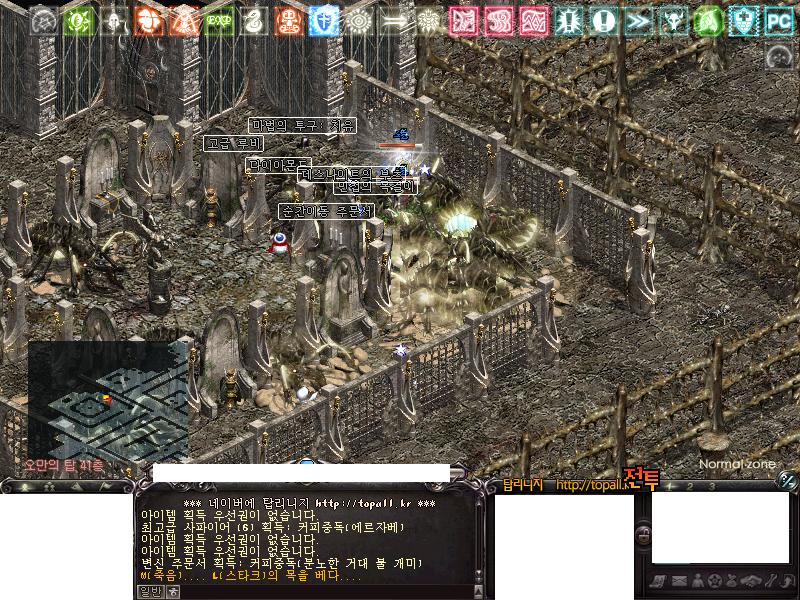Click the bright green leaf buff icon
Image resolution: width=800 pixels, height=600 pixels.
(709, 19)
